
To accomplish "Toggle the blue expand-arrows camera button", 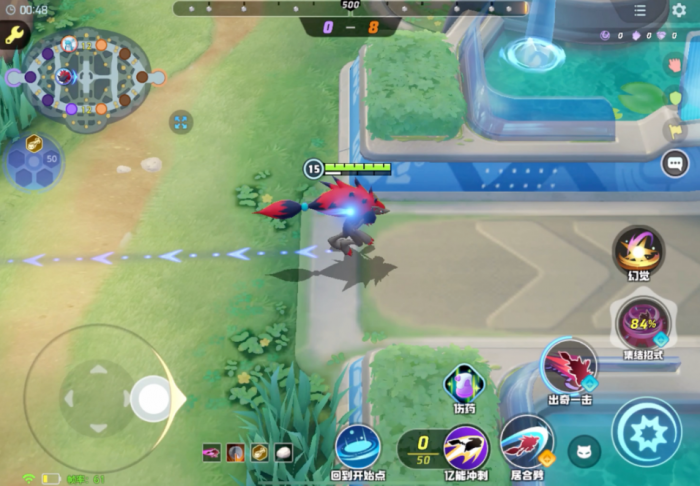I will (x=181, y=122).
